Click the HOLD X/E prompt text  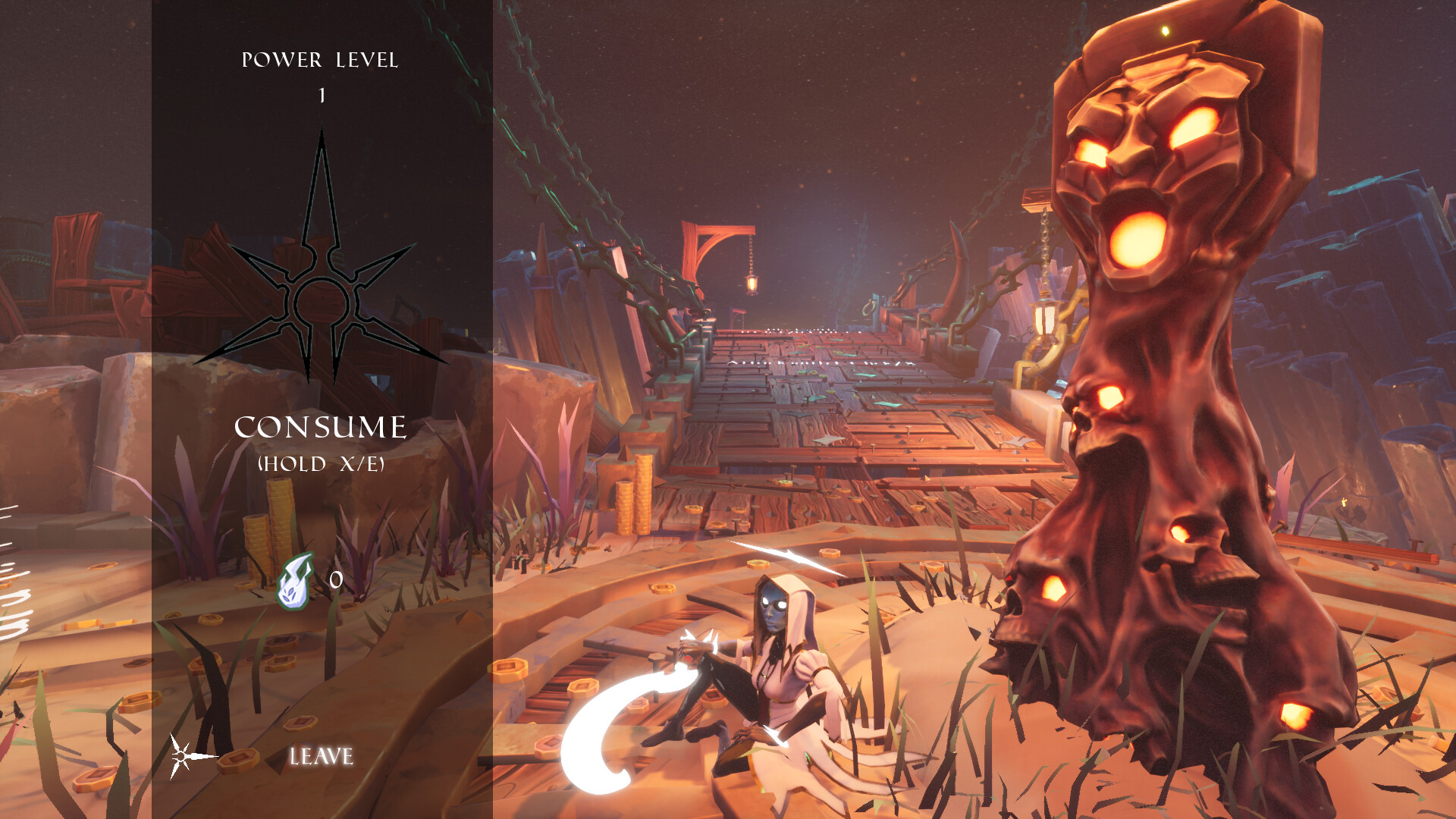click(322, 464)
